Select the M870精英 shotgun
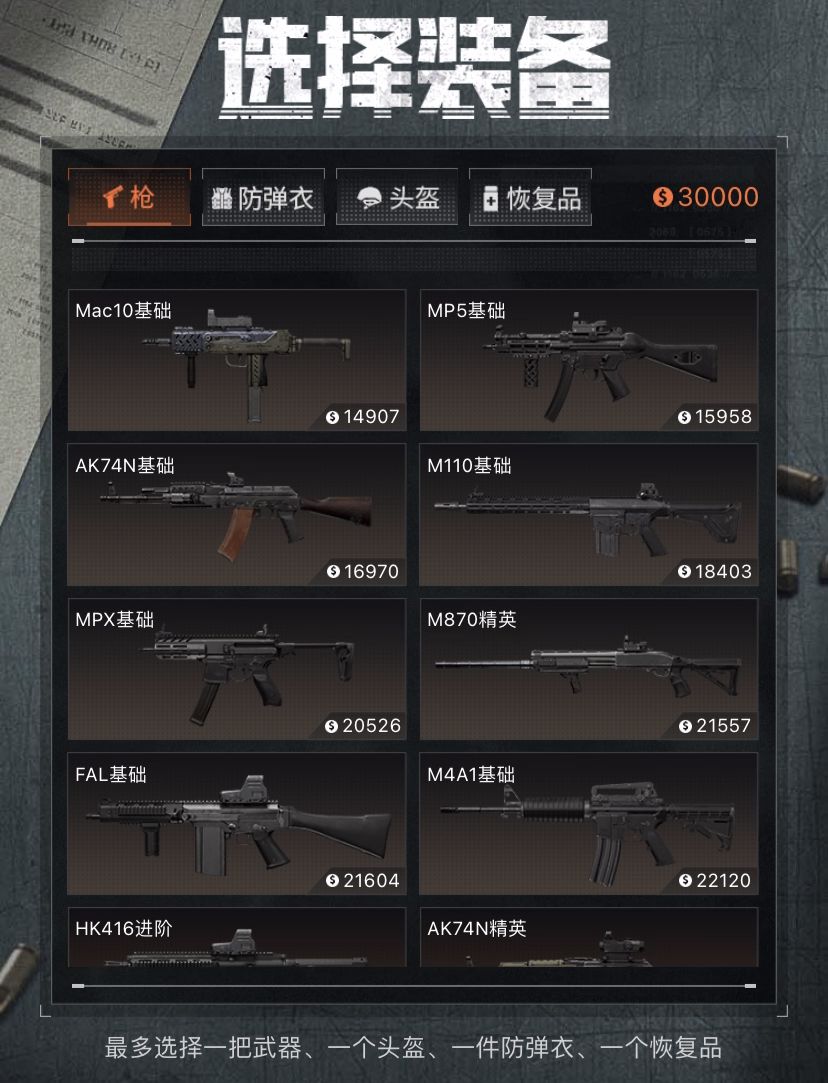 click(x=589, y=669)
